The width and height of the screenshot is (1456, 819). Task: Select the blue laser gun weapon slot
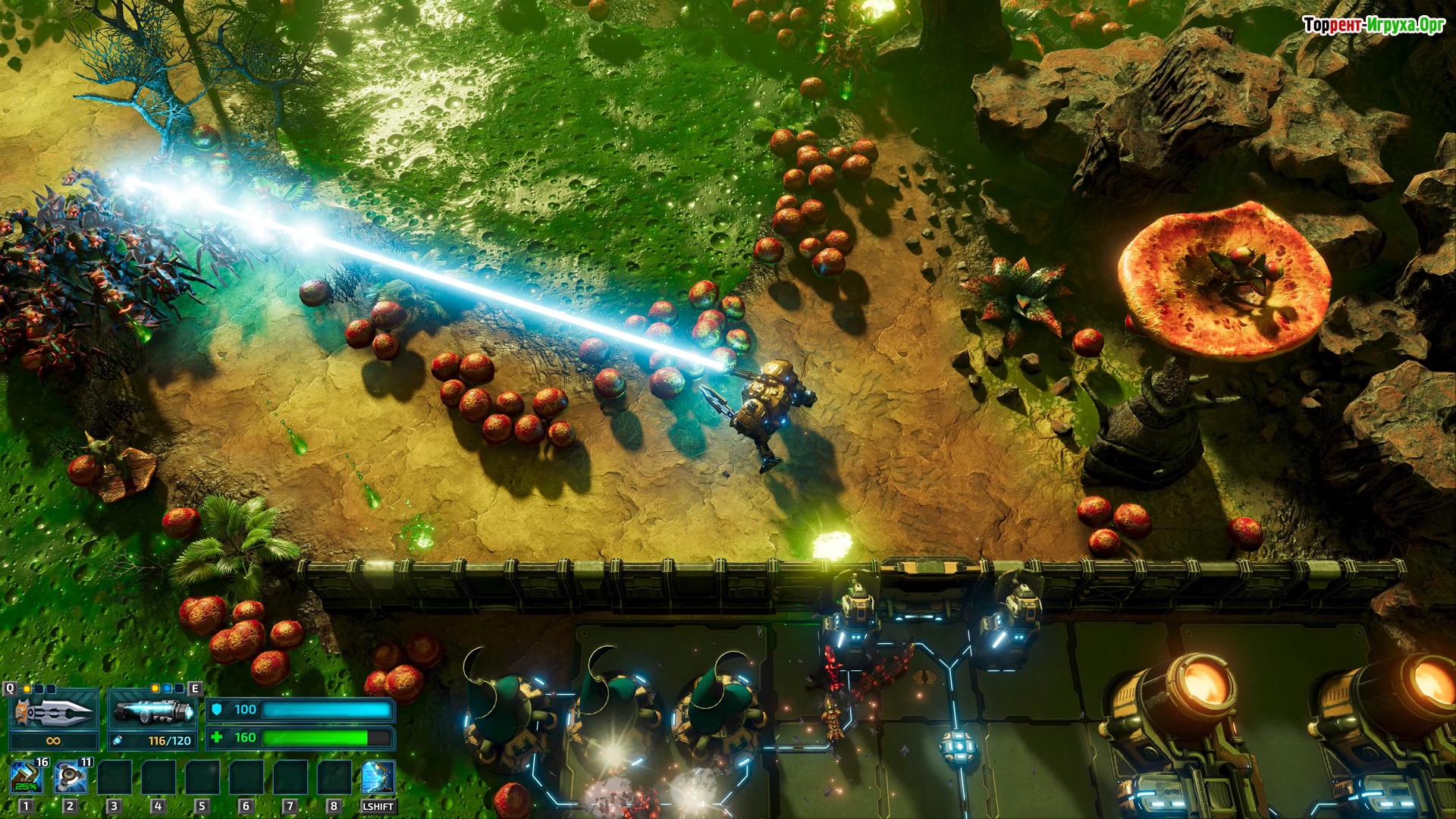pyautogui.click(x=152, y=711)
